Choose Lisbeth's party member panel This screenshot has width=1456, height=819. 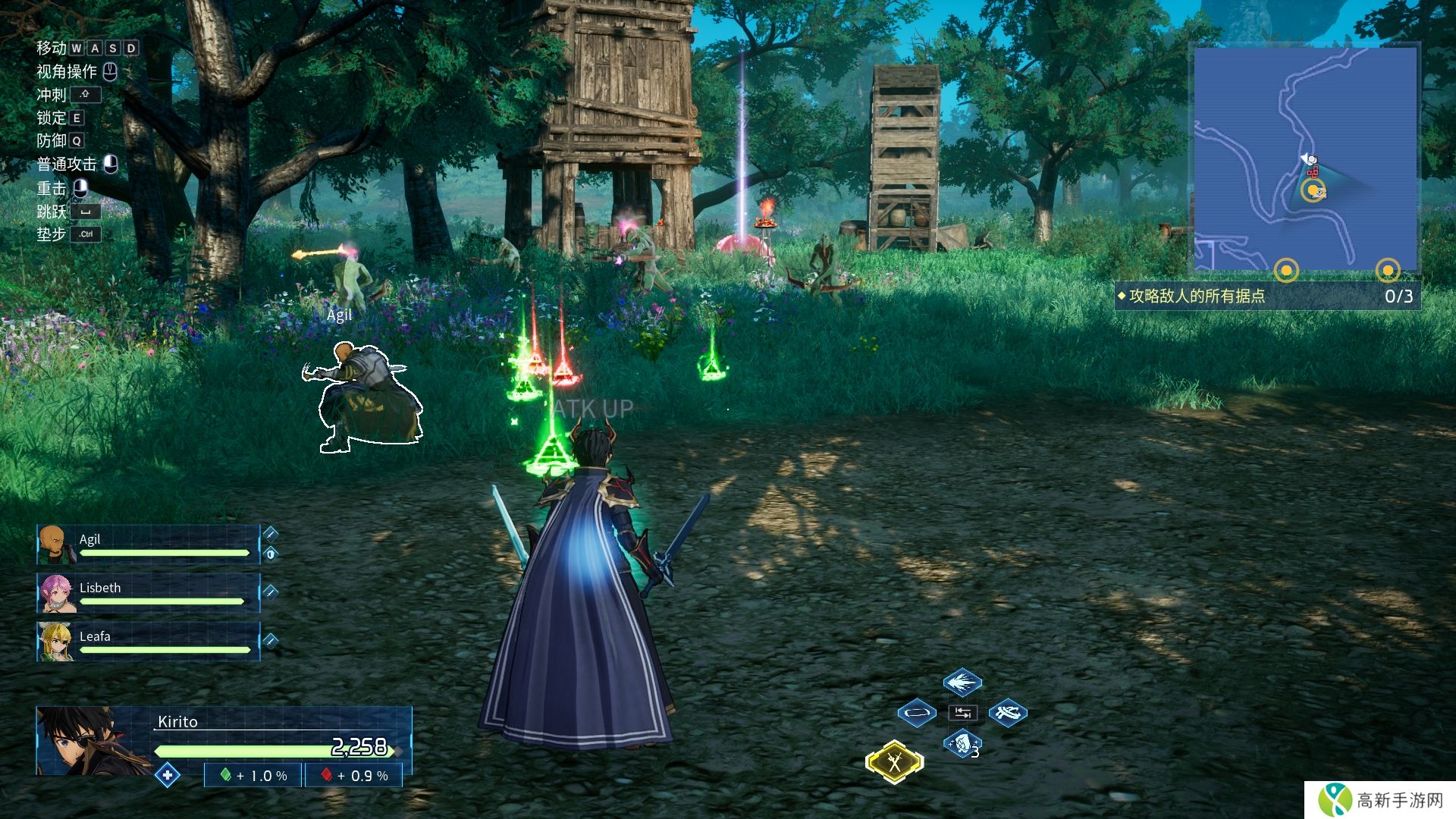pos(149,593)
